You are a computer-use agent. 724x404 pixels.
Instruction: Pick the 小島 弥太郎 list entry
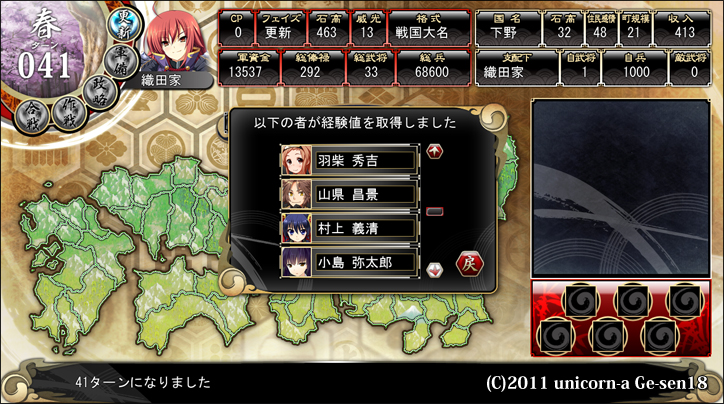tap(348, 262)
